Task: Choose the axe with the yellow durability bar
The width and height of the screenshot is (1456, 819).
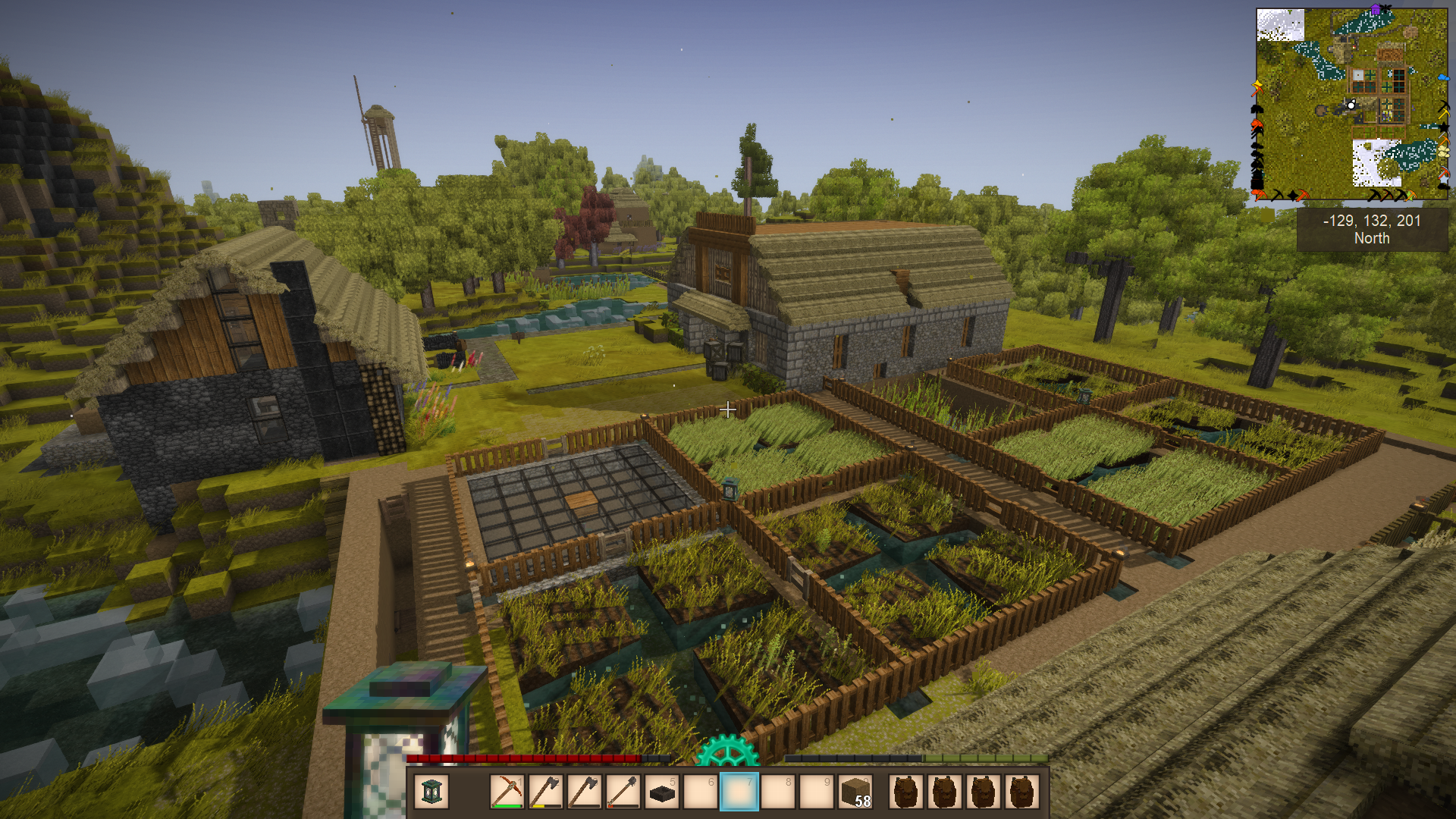Action: tap(545, 792)
